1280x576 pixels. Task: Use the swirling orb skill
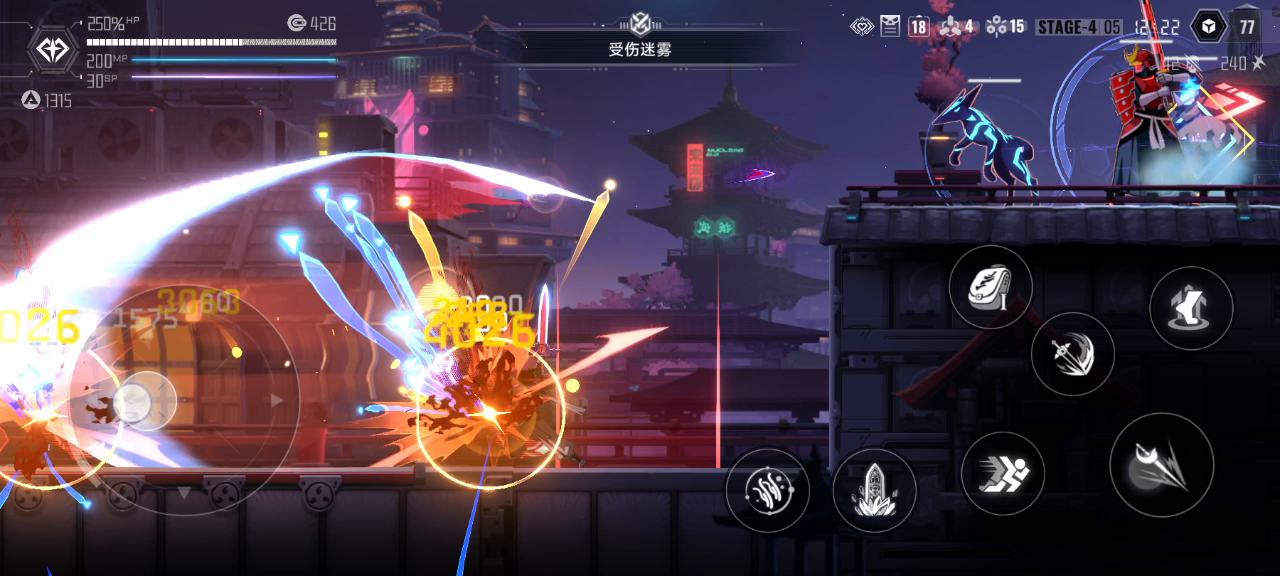tap(767, 490)
